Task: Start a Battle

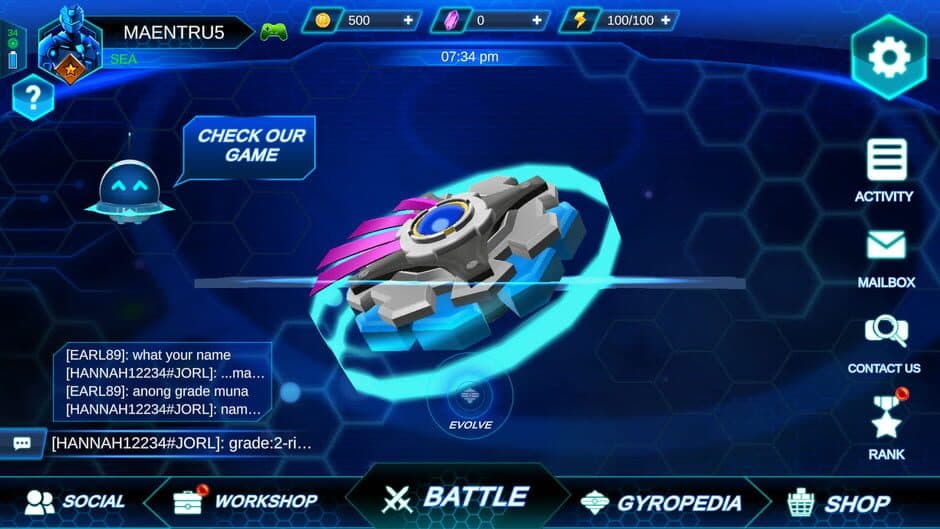Action: (x=455, y=497)
